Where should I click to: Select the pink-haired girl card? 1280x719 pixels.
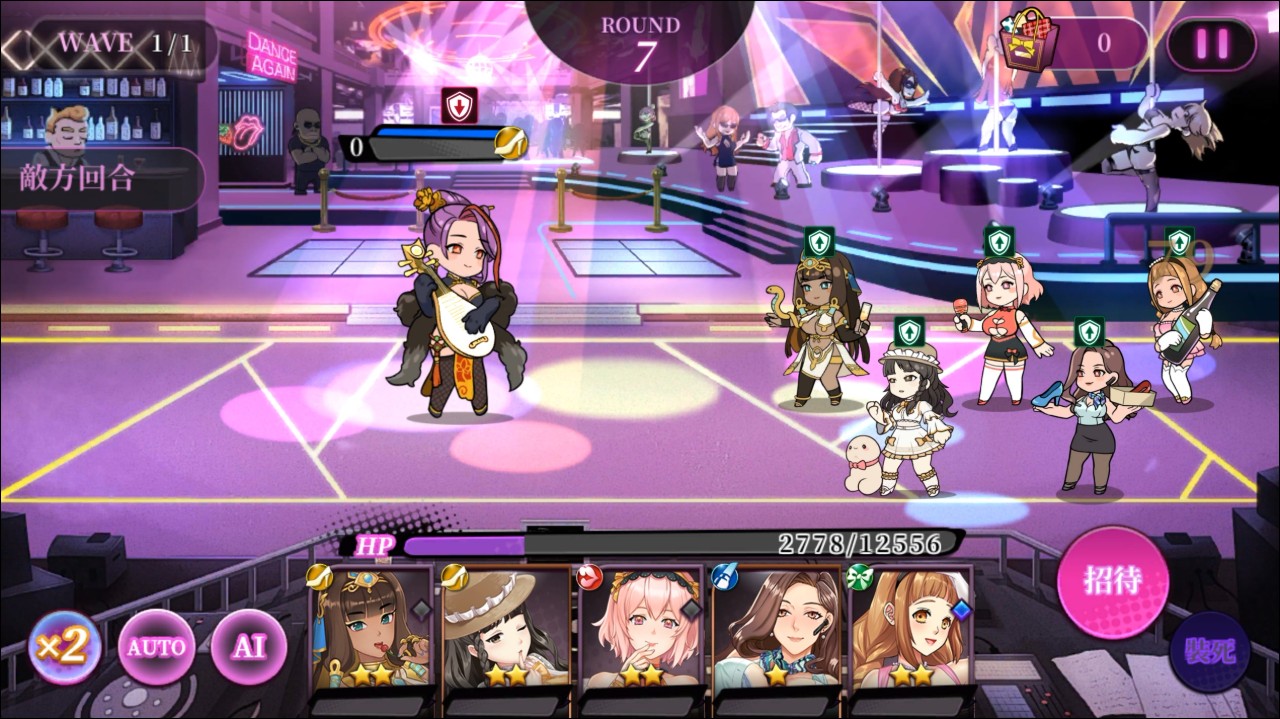(x=640, y=628)
